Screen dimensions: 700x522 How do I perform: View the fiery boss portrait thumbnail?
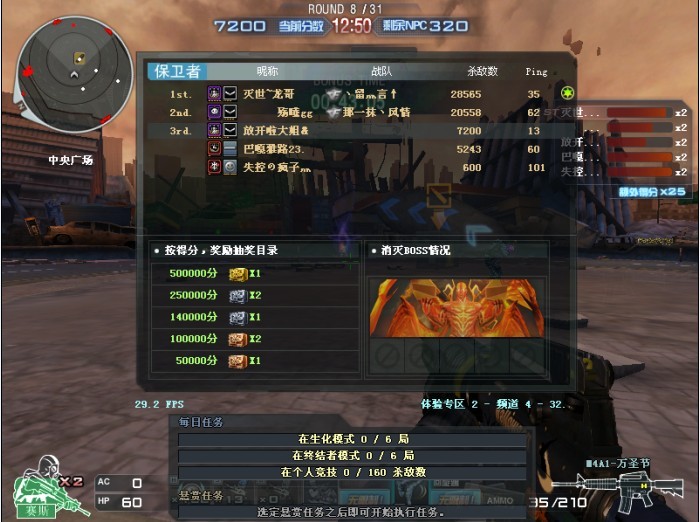pyautogui.click(x=456, y=307)
